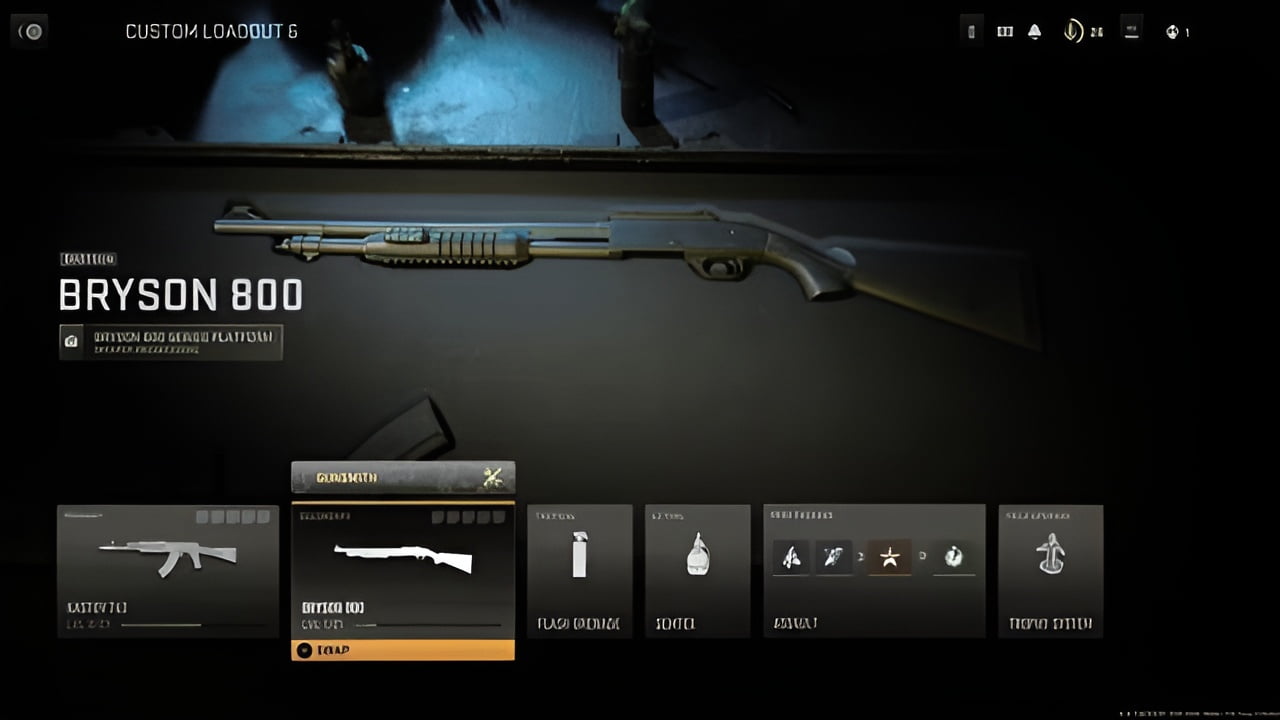Viewport: 1280px width, 720px height.
Task: Select the fourth perk slot icon
Action: pos(953,557)
